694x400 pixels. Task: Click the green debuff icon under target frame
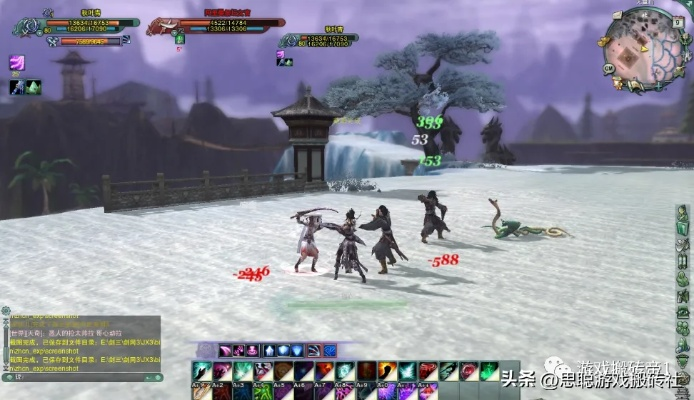click(x=180, y=39)
